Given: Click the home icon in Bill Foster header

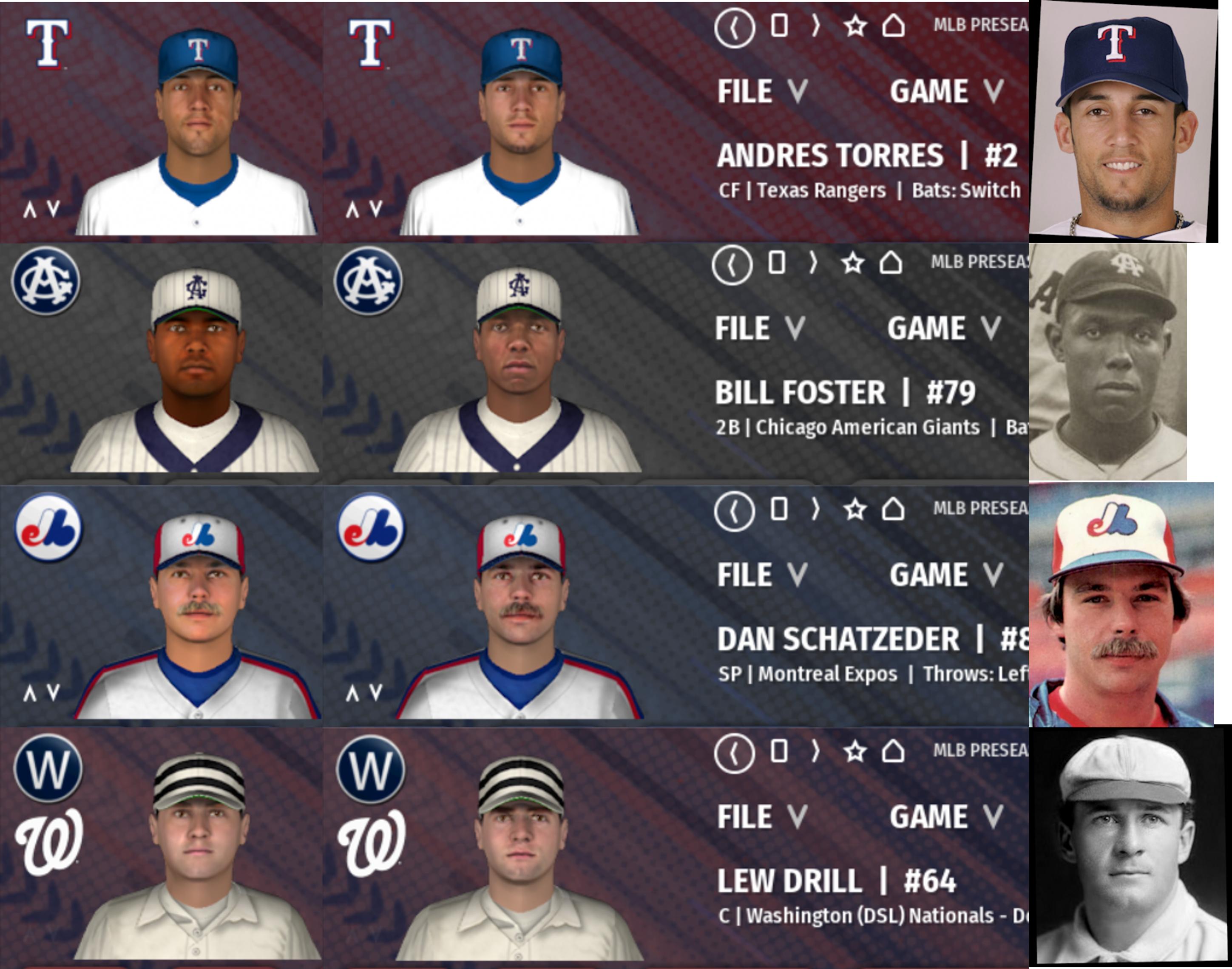Looking at the screenshot, I should 891,263.
